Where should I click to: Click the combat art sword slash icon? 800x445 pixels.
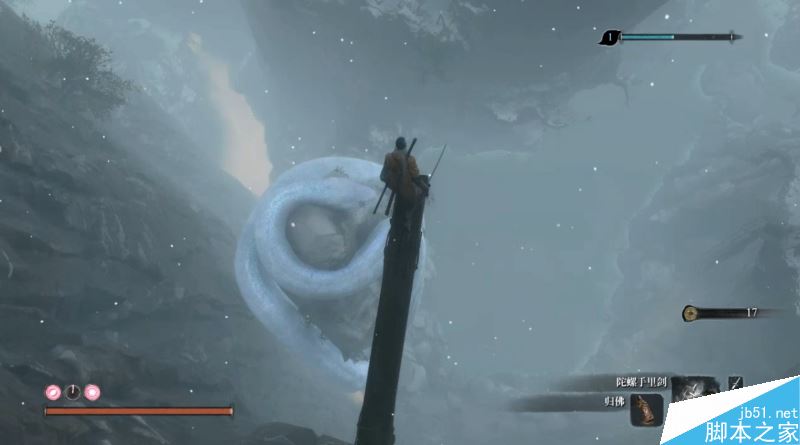click(736, 382)
